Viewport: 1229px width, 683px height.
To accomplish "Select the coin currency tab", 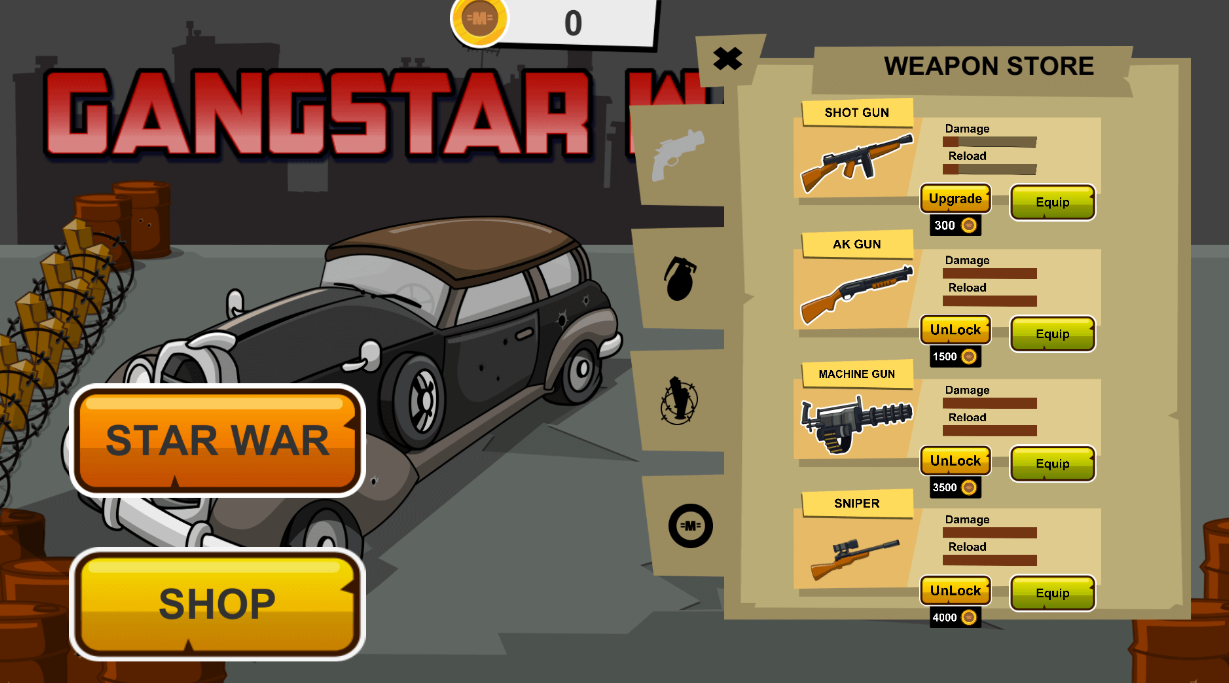I will pos(690,525).
